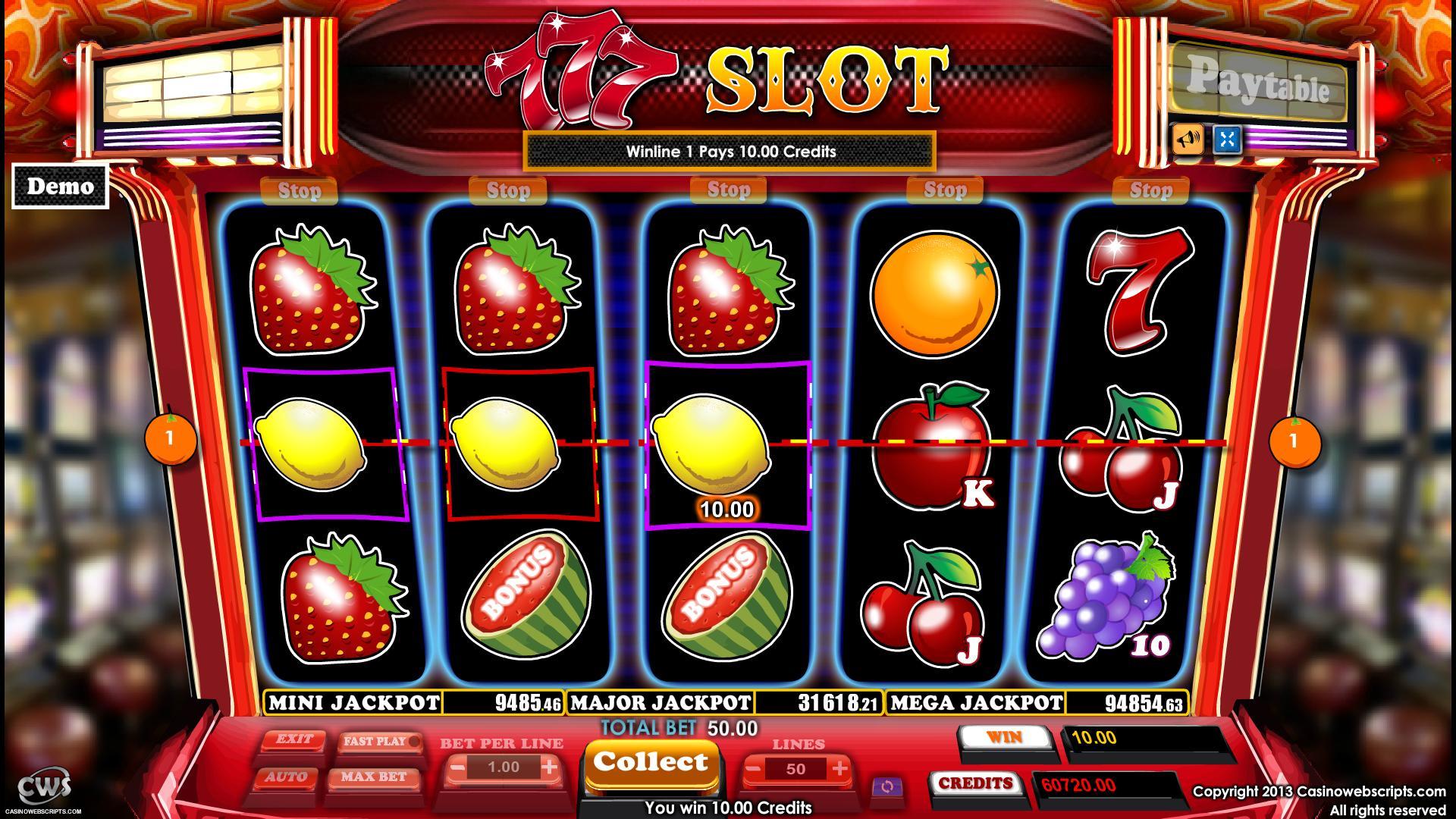Screen dimensions: 1456x819
Task: Add more lines with the plus button
Action: pos(839,769)
